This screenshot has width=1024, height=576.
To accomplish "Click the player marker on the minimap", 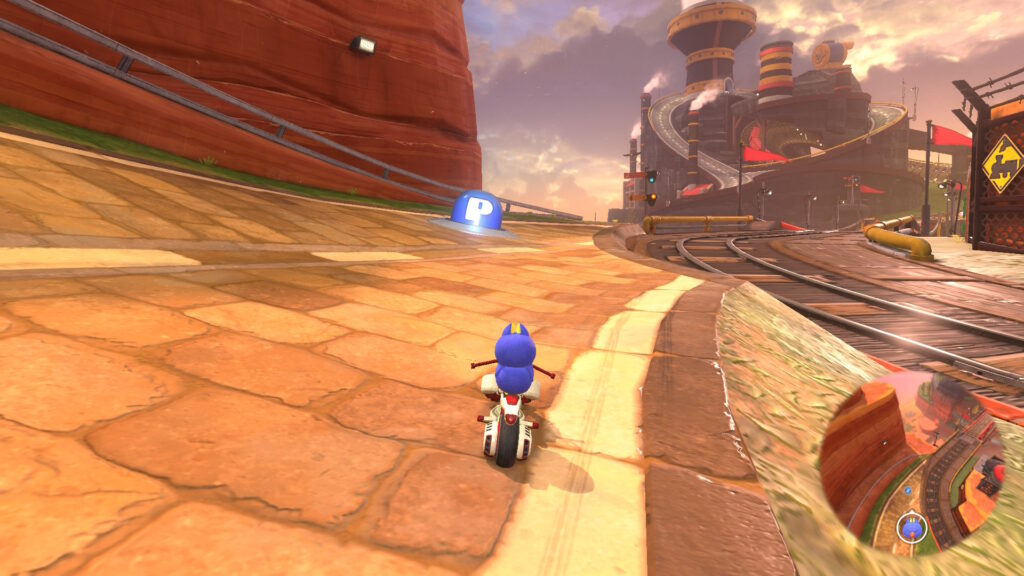I will coord(912,528).
